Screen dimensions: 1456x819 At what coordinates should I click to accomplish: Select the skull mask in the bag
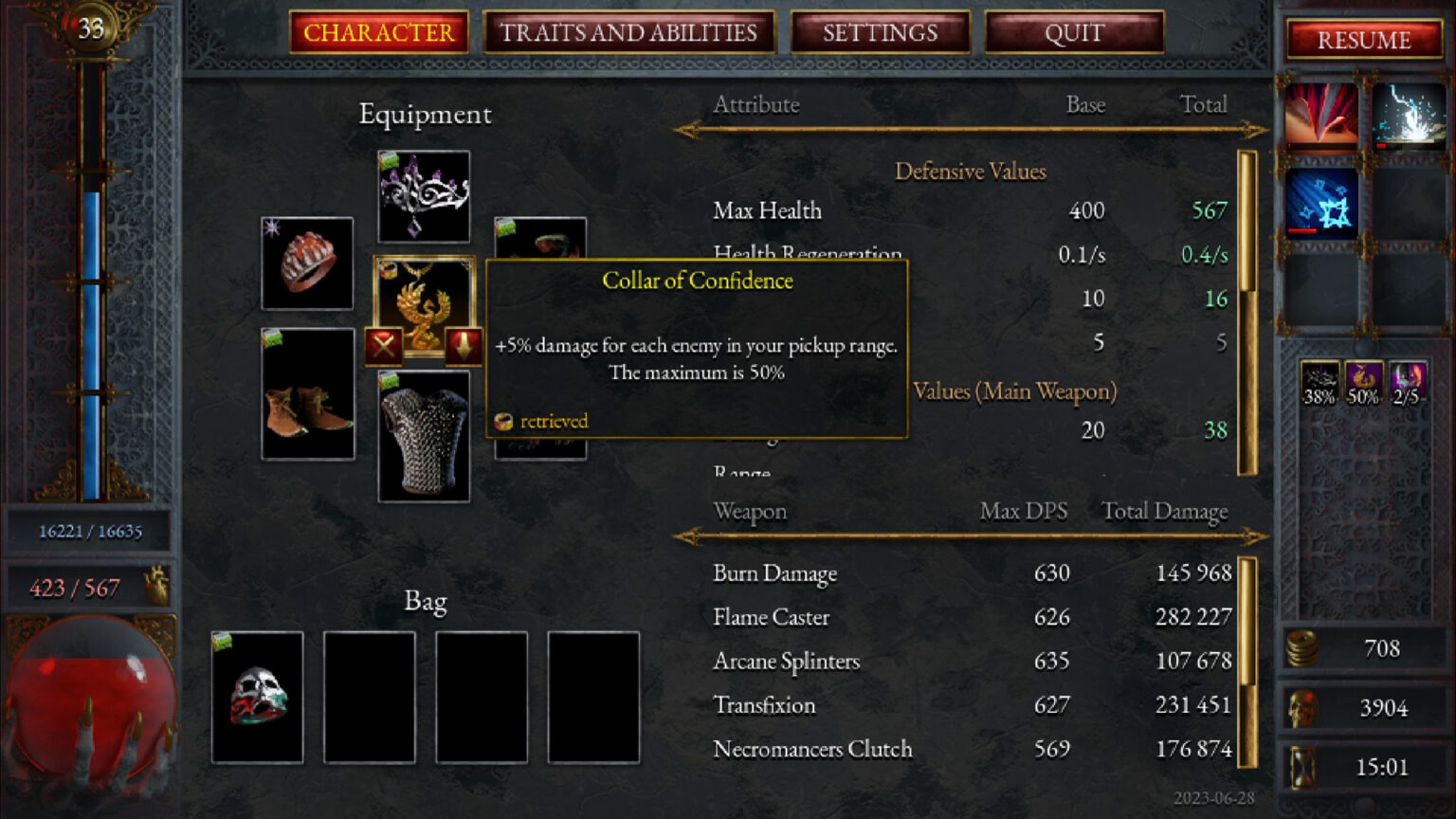pyautogui.click(x=257, y=697)
